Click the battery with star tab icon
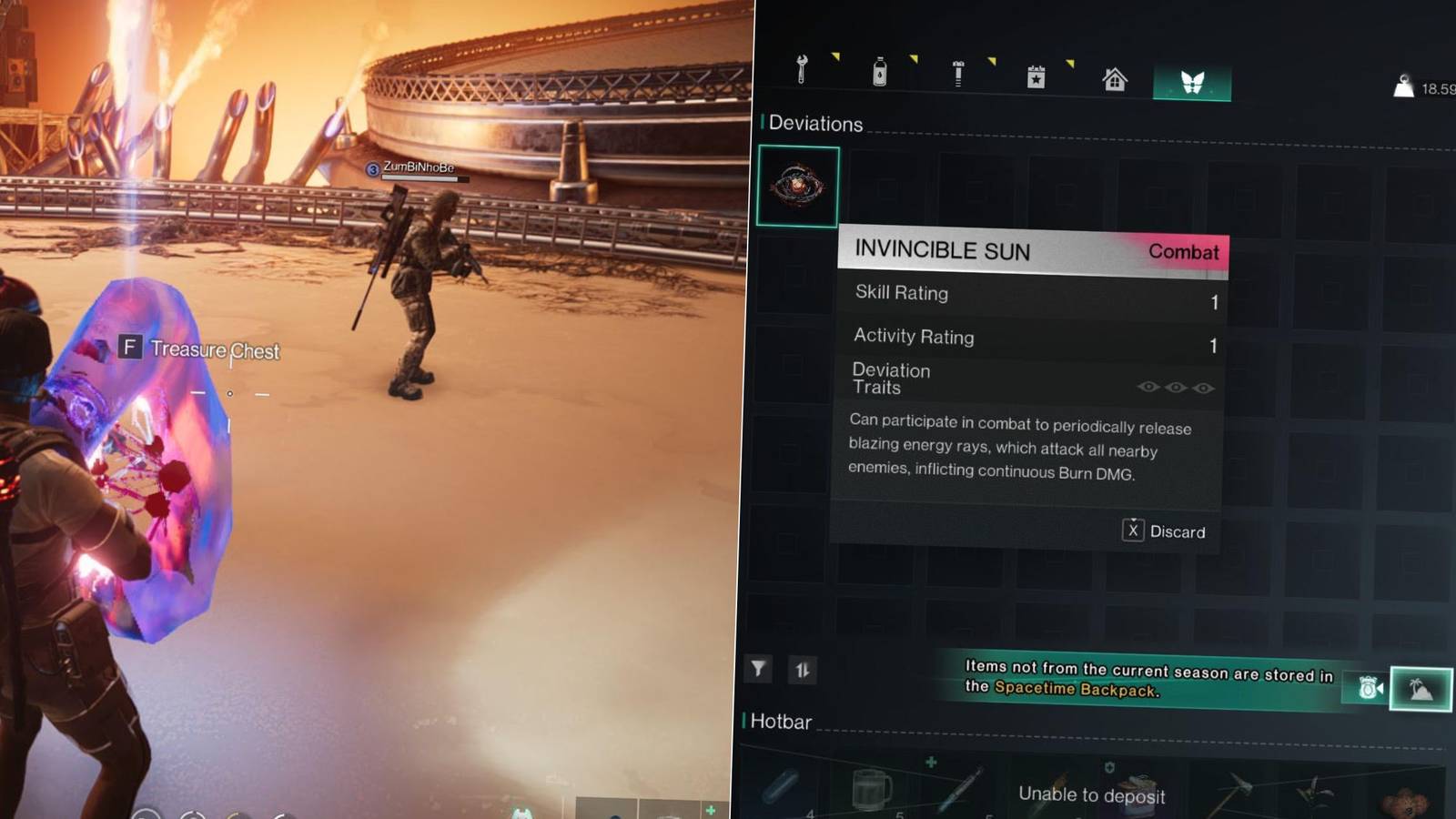This screenshot has height=819, width=1456. coord(1036,75)
